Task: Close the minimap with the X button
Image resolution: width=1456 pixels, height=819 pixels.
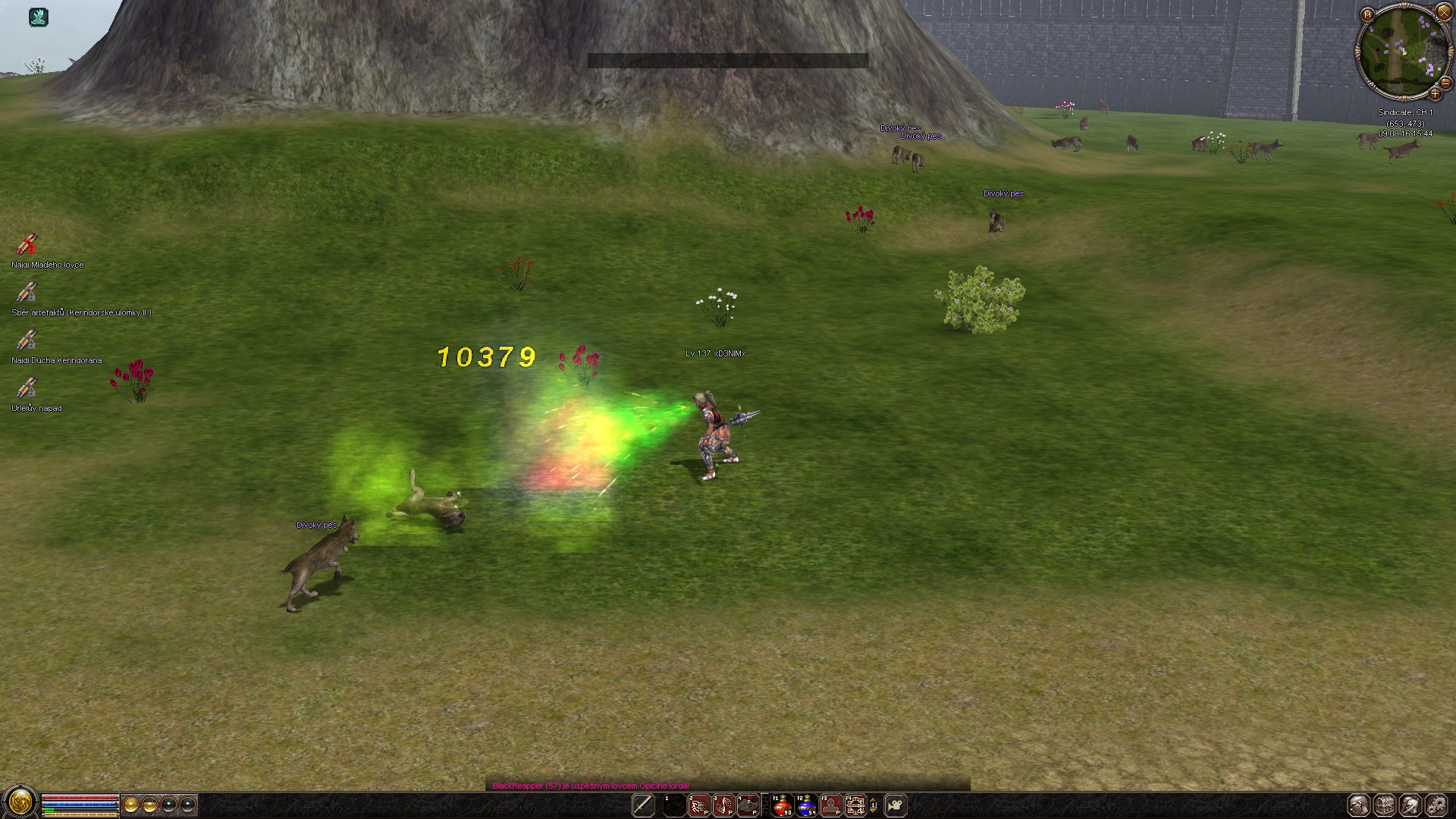Action: click(1443, 14)
